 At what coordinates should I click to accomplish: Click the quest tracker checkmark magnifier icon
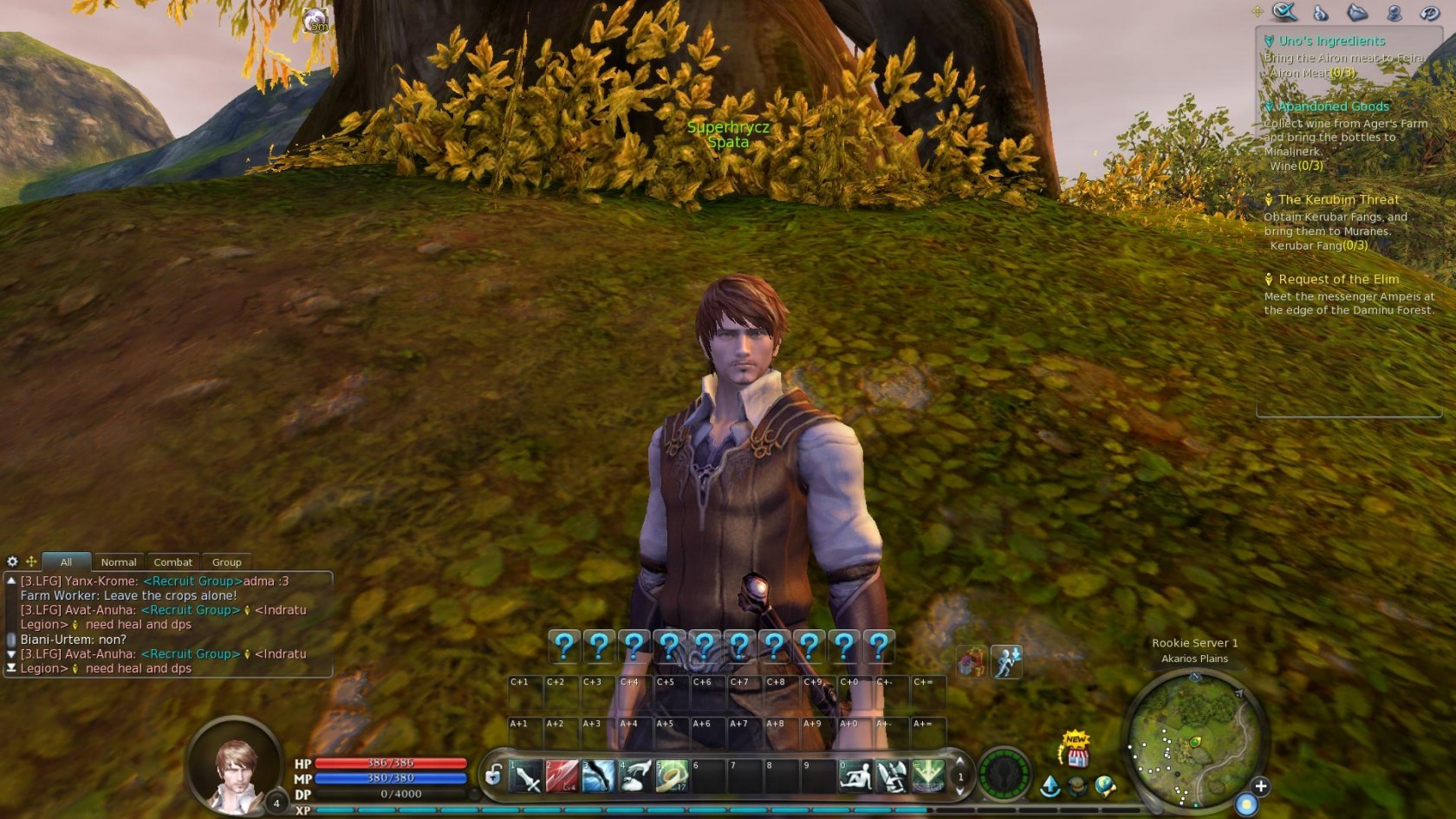(1284, 11)
